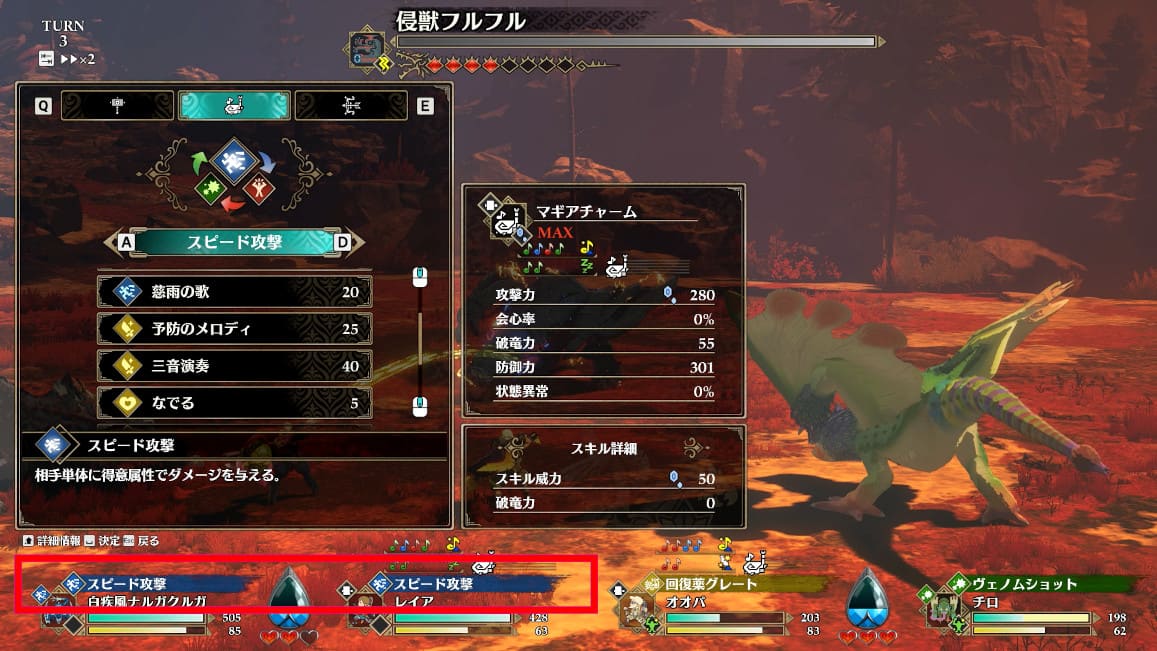
Task: Choose the 予防のメロディ skill
Action: point(234,329)
